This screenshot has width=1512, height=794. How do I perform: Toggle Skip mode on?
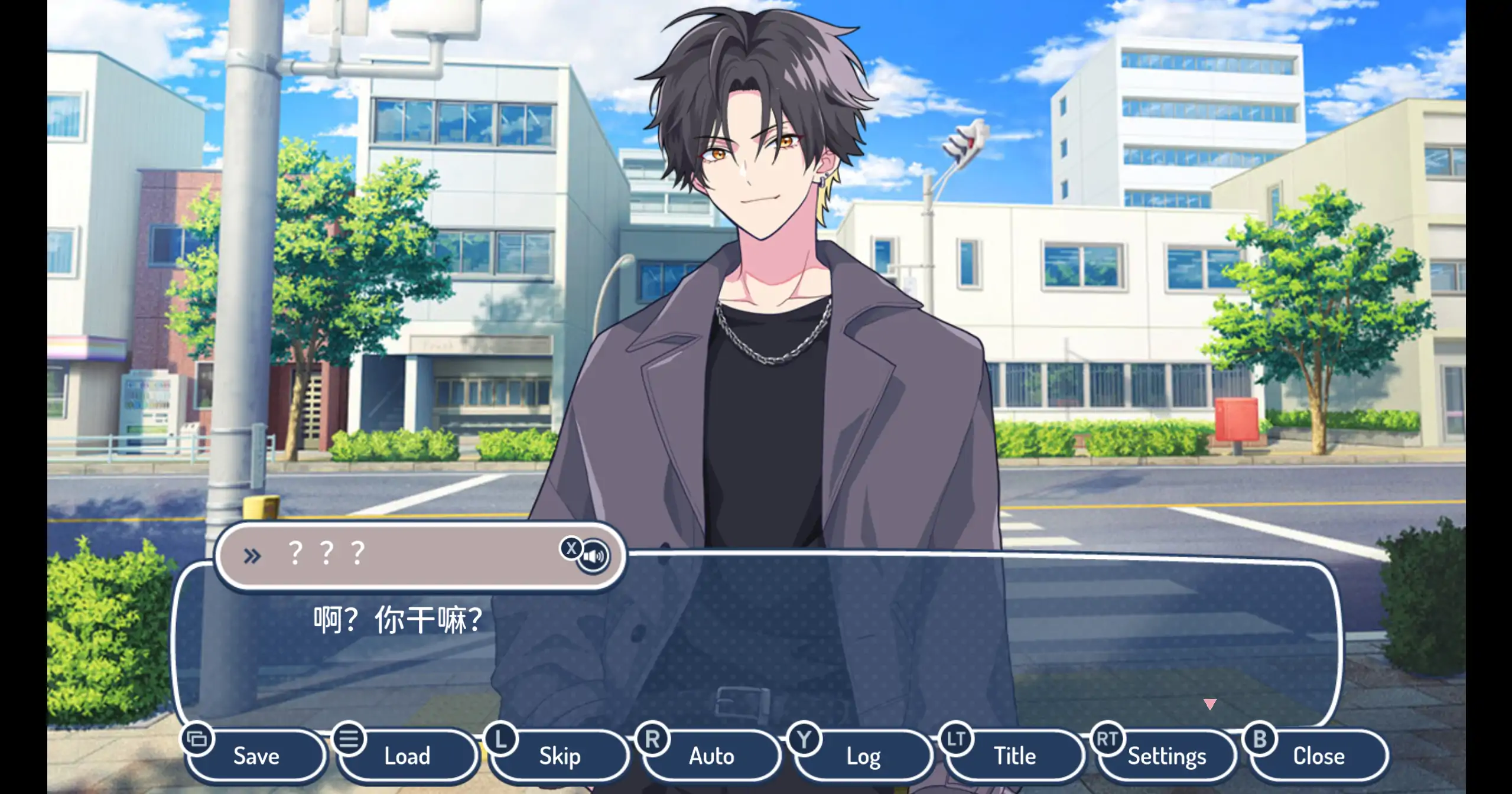[x=559, y=756]
